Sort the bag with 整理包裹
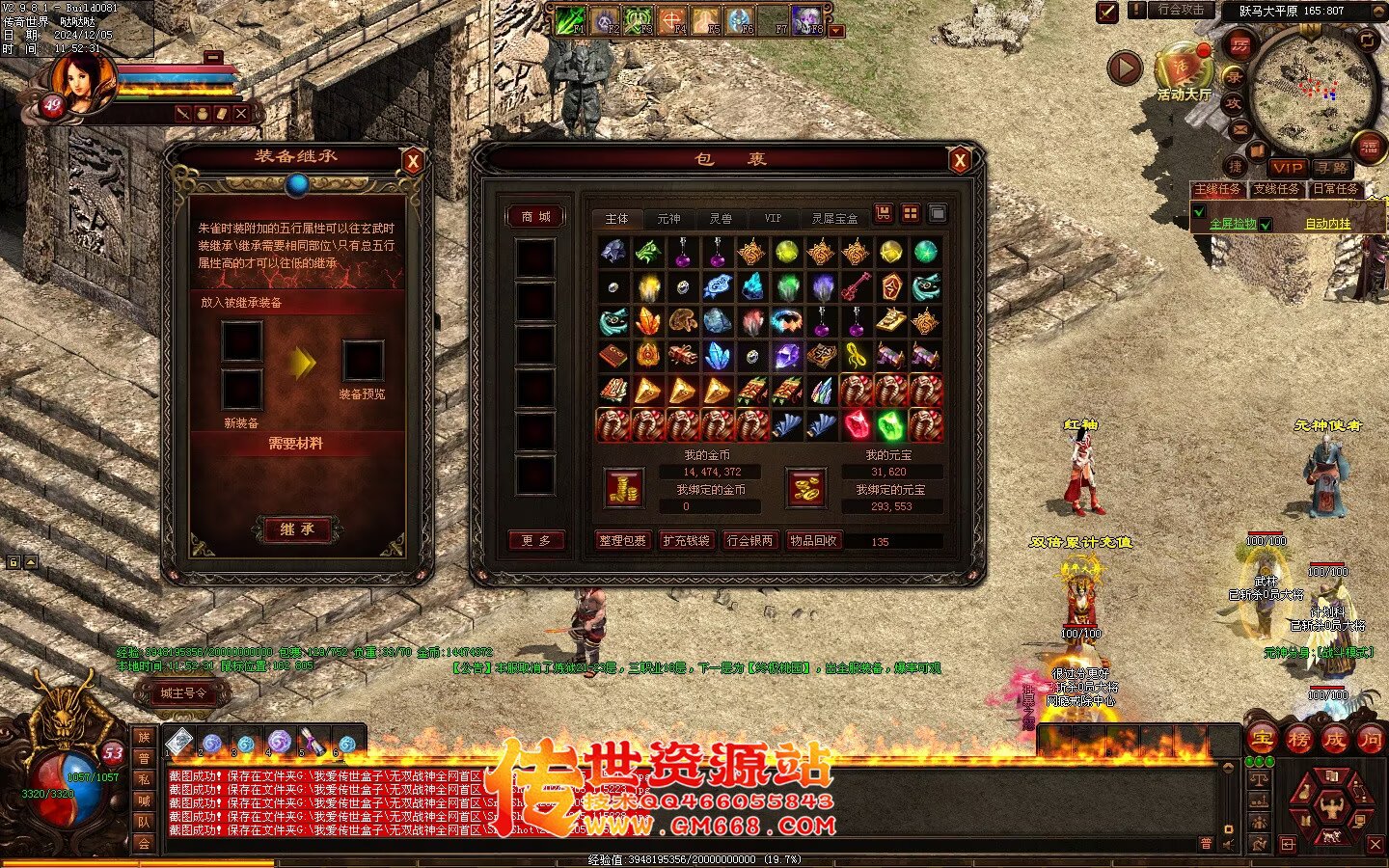 click(x=622, y=541)
